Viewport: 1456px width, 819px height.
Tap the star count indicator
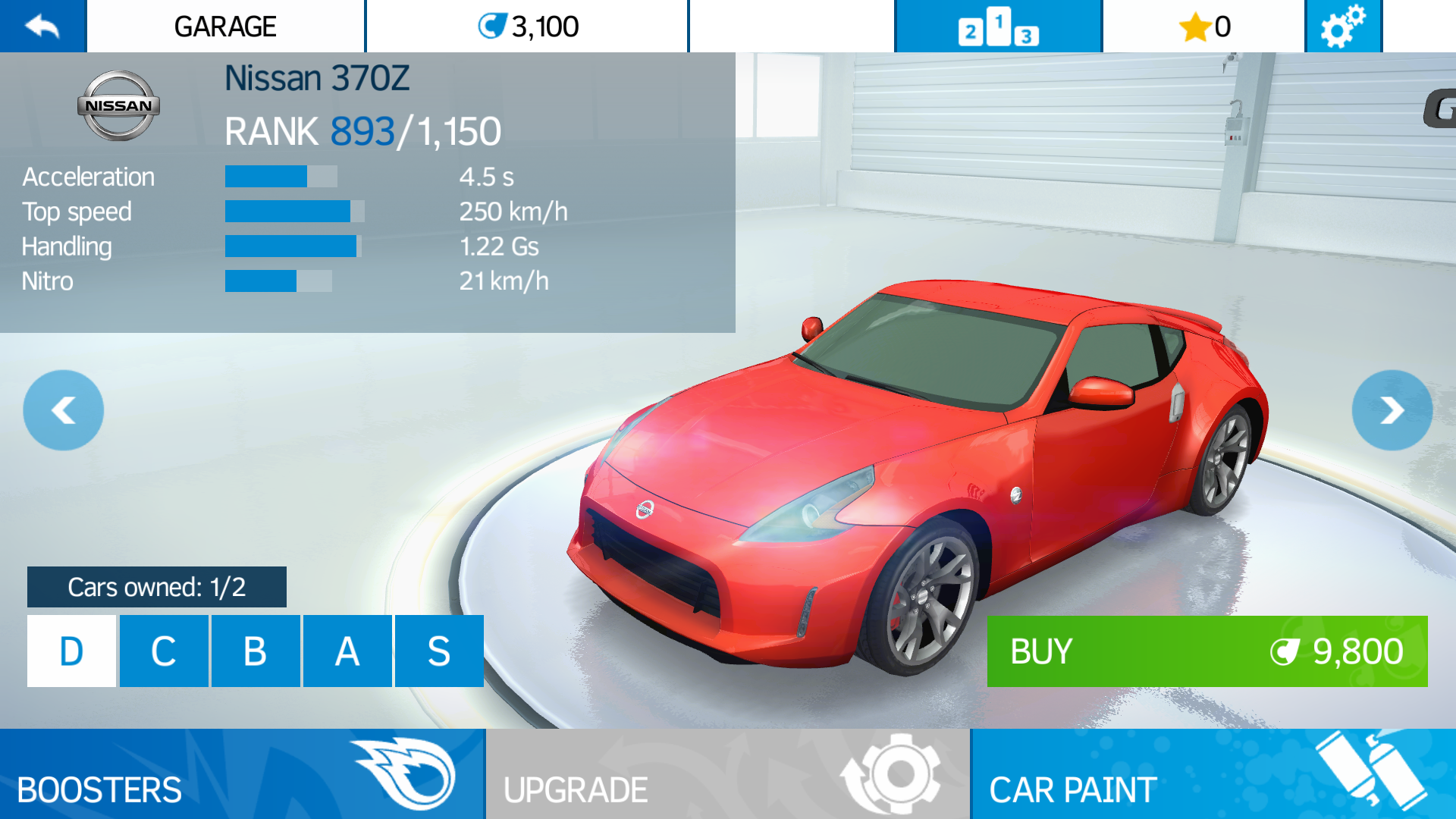[x=1204, y=27]
